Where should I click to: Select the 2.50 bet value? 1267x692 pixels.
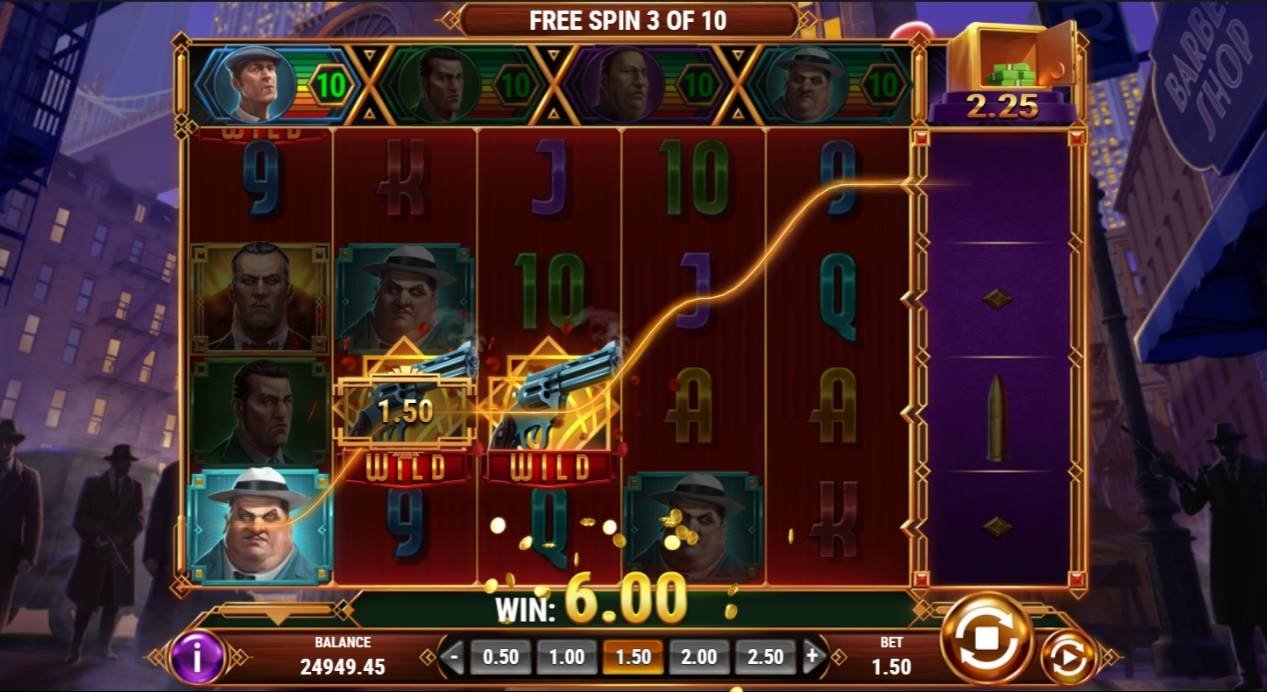point(765,657)
